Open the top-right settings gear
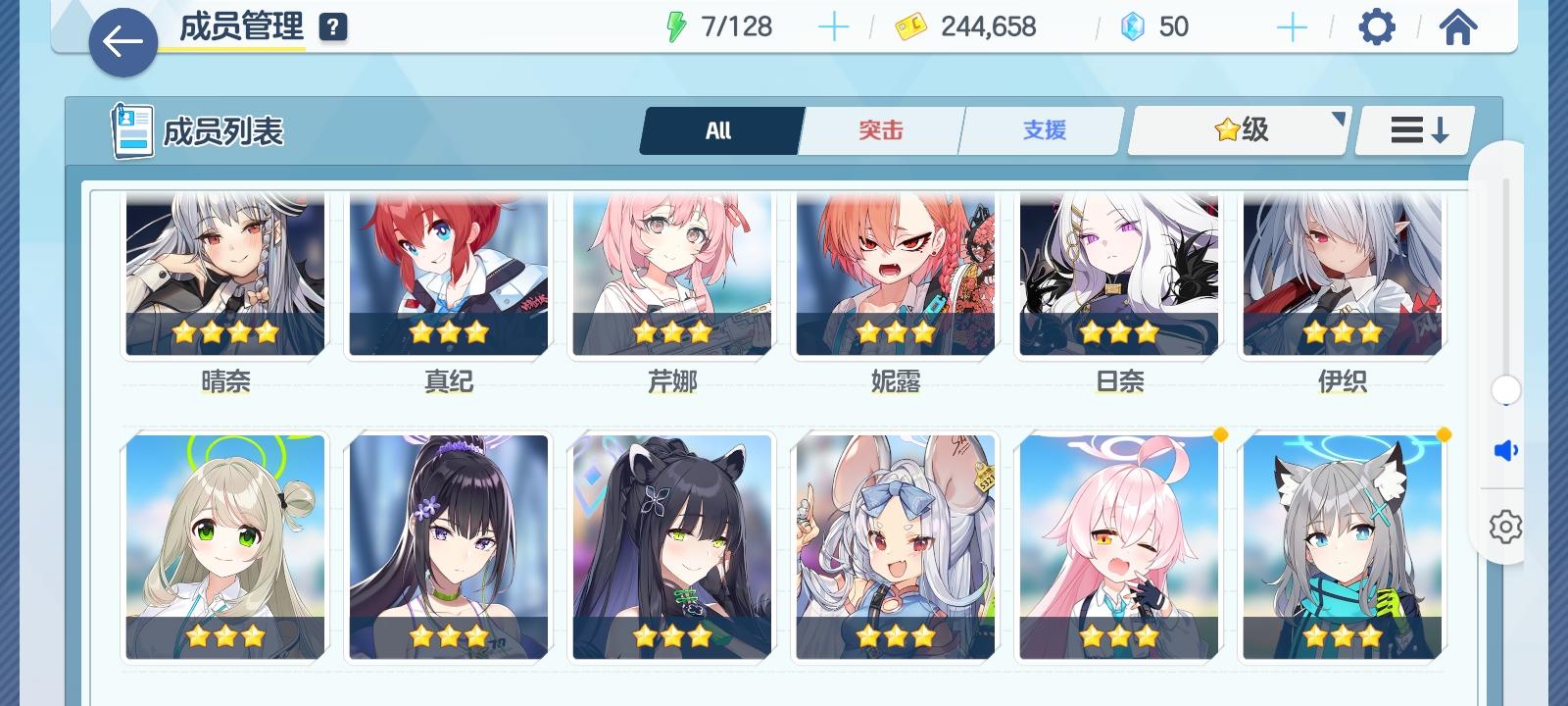1568x706 pixels. pyautogui.click(x=1376, y=26)
